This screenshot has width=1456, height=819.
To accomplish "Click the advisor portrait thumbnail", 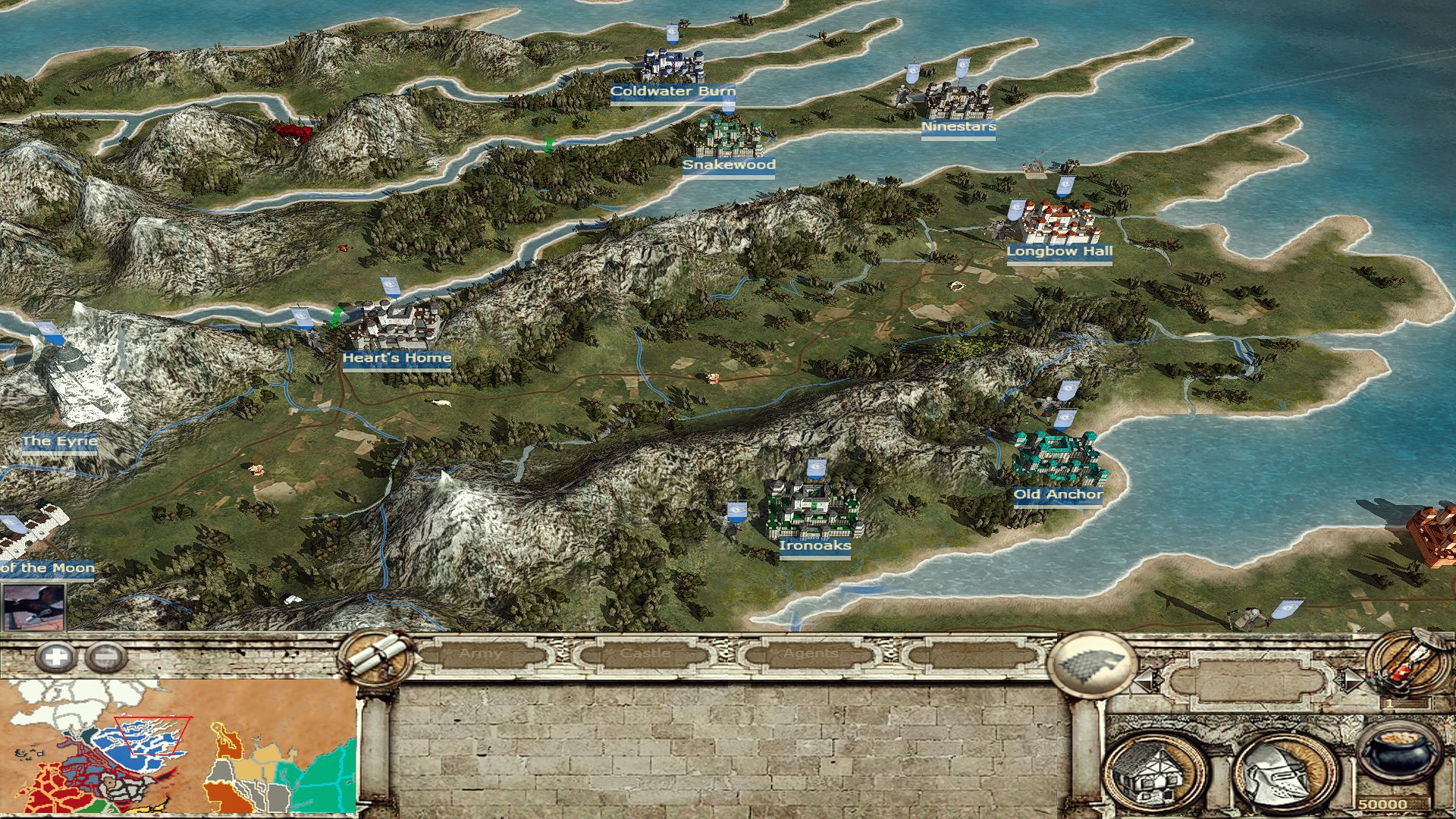I will [33, 607].
